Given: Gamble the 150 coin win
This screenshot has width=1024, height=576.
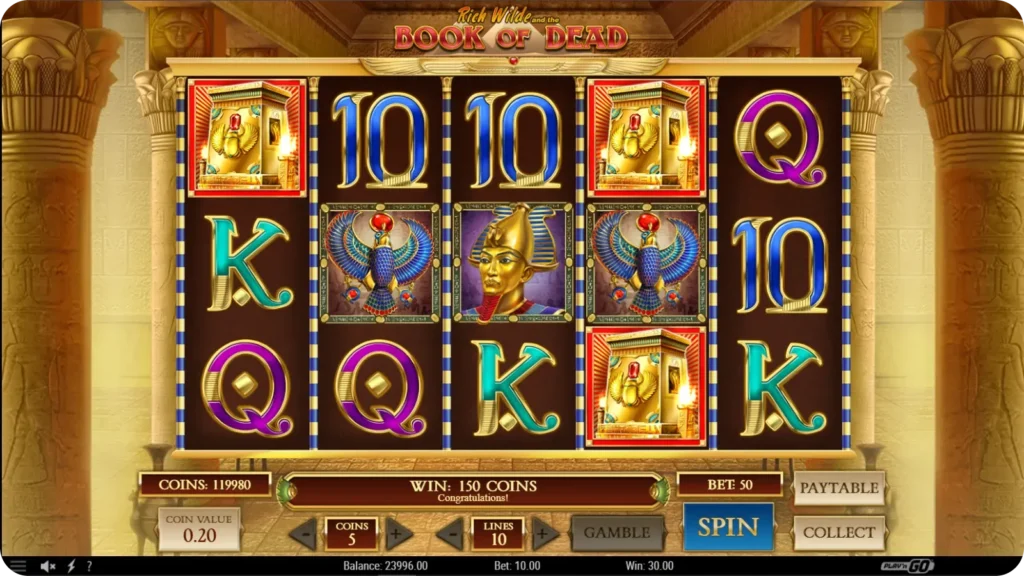Looking at the screenshot, I should coord(617,533).
